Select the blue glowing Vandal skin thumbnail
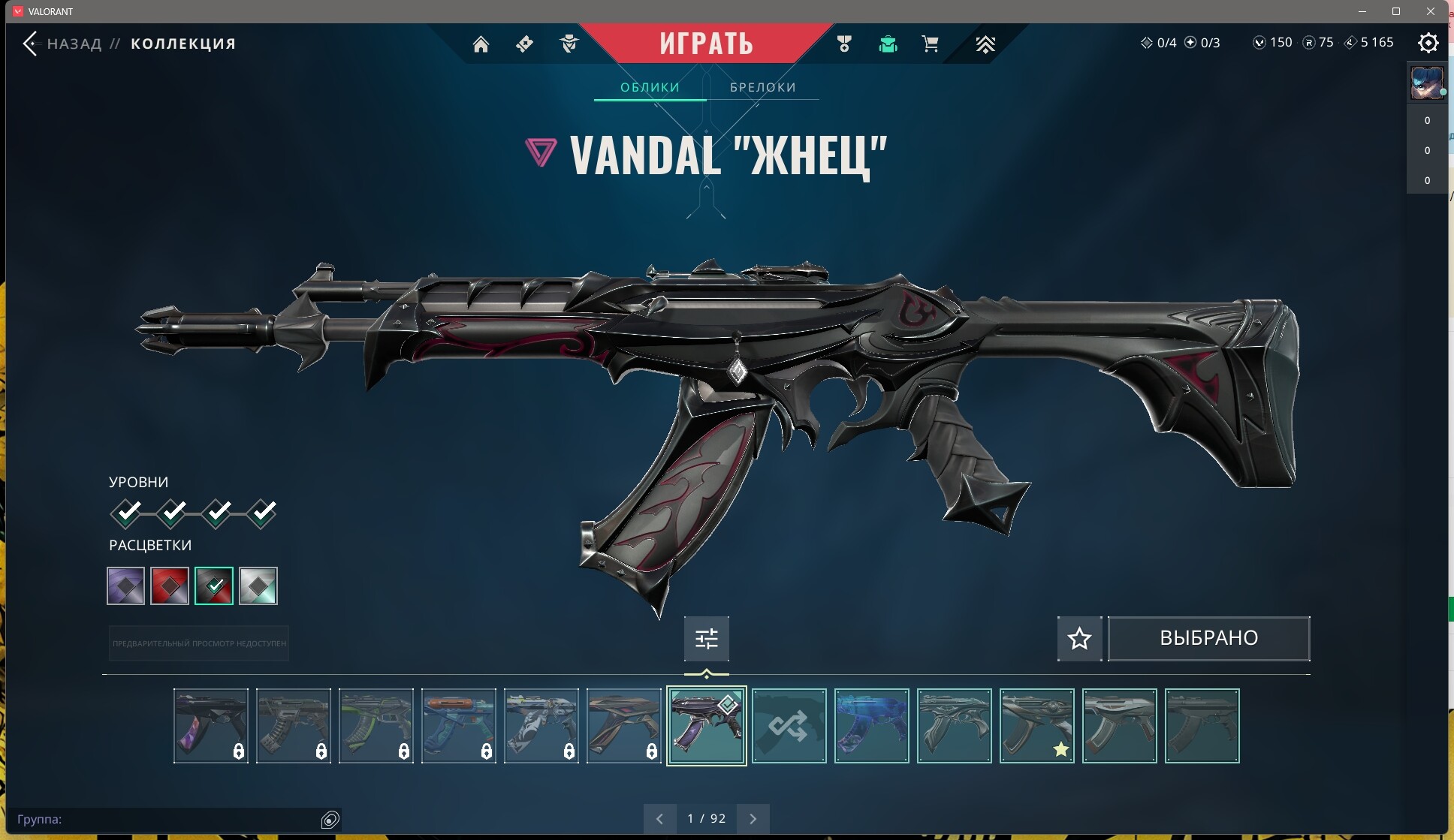This screenshot has width=1454, height=840. coord(871,726)
